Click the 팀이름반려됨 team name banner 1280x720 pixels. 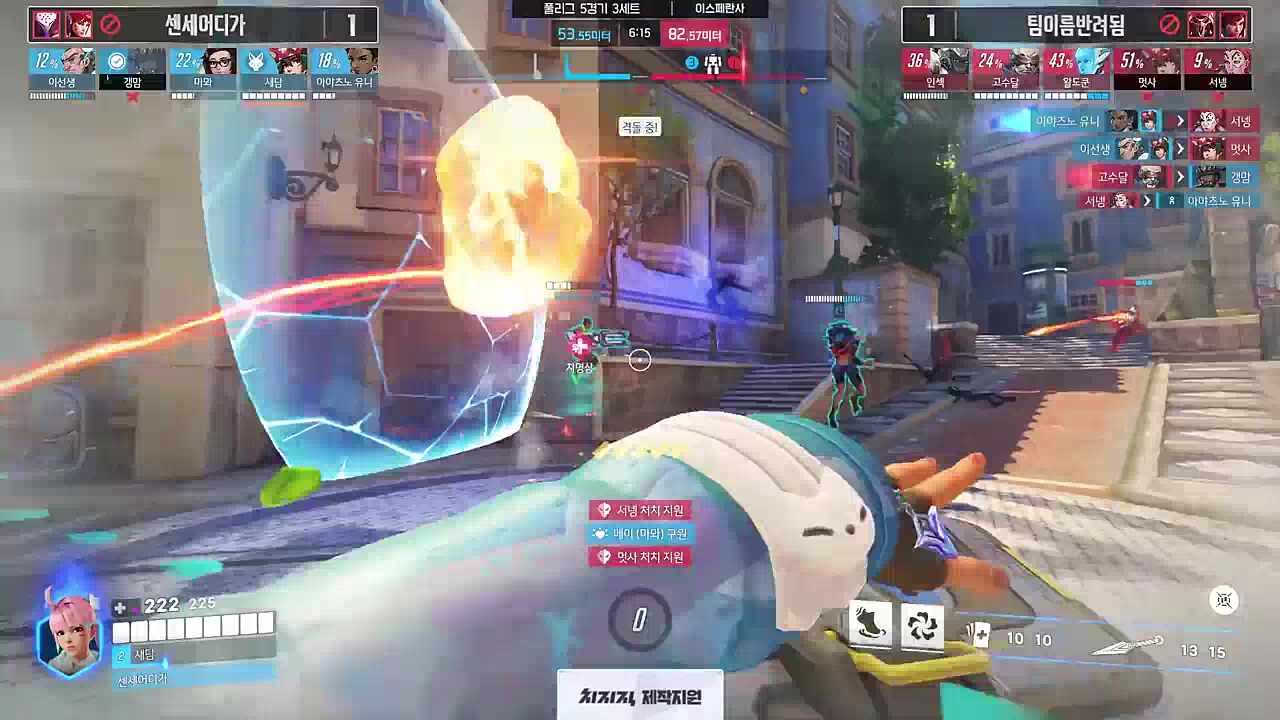(1074, 24)
